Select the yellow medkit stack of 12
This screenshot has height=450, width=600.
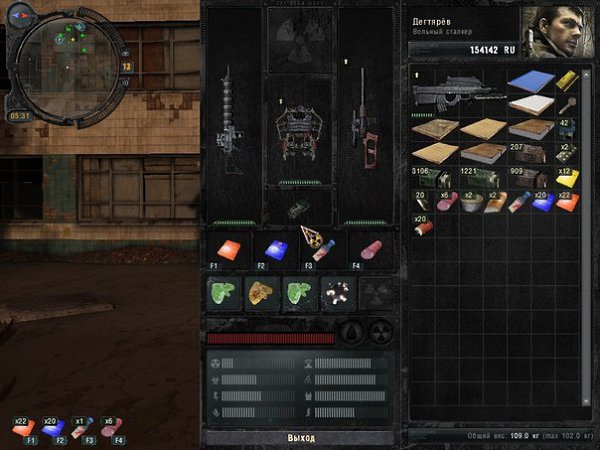pos(566,177)
